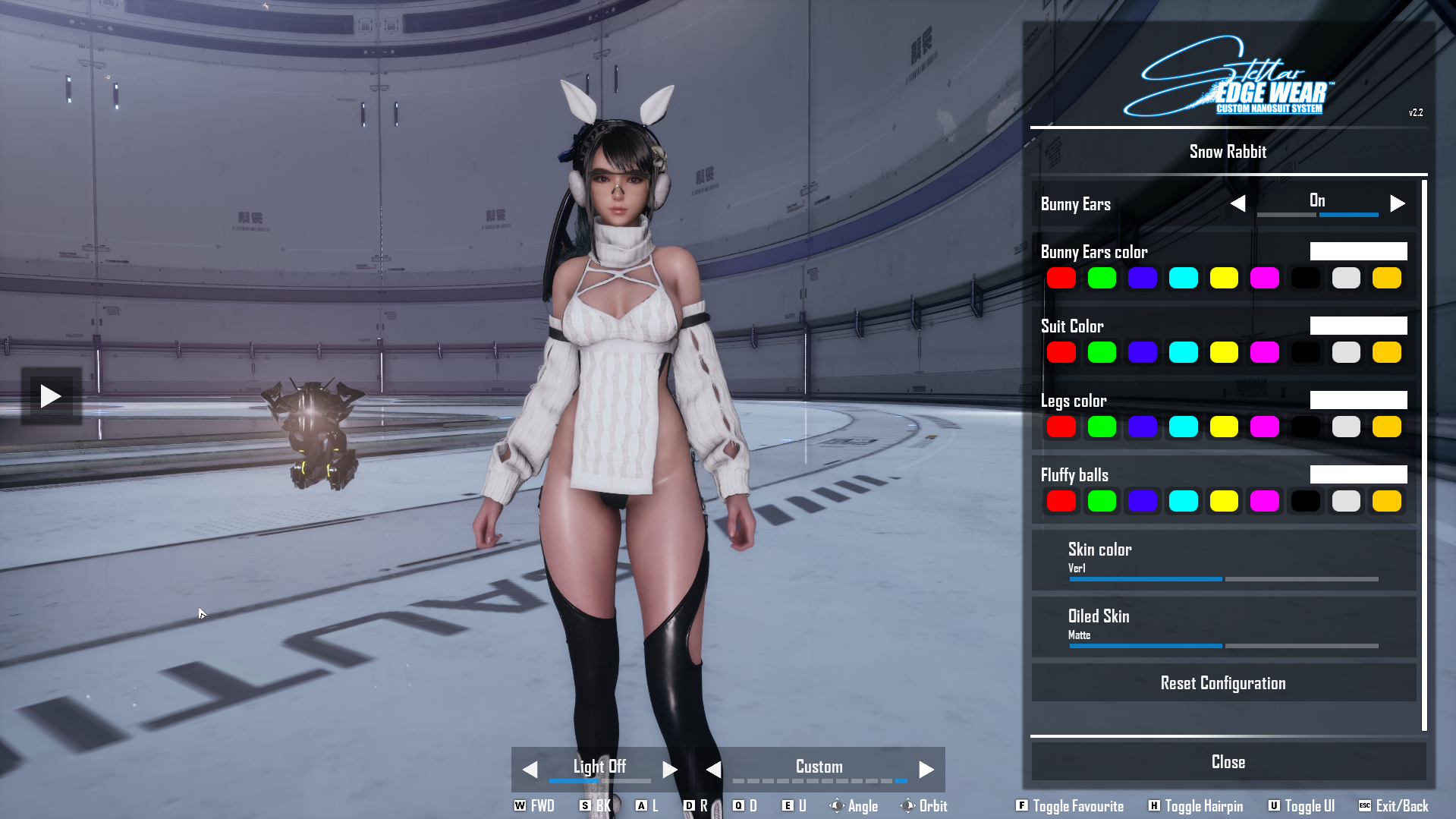Go to previous light option left of Light Off
Screen dimensions: 1456x819
[530, 770]
